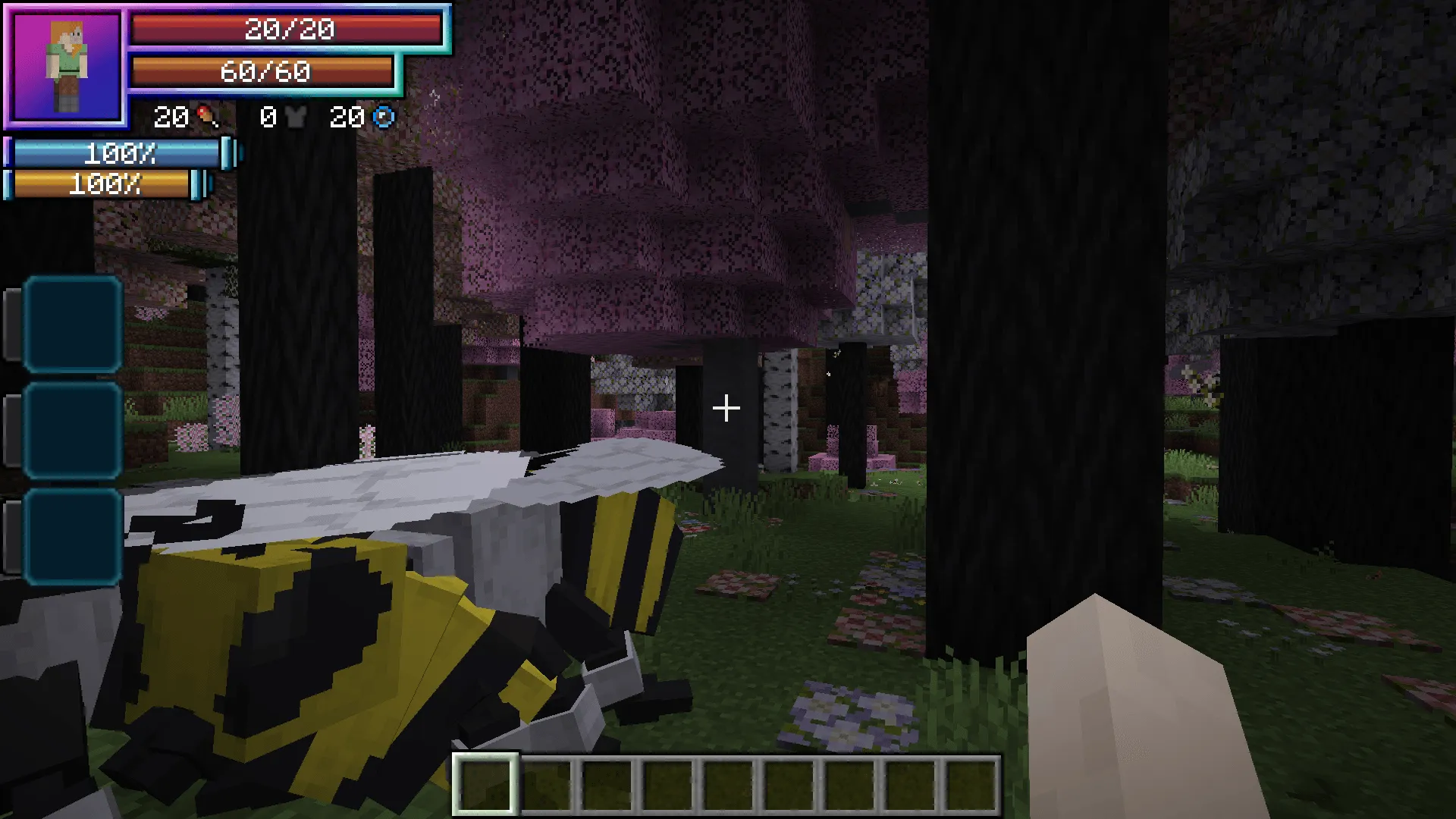The height and width of the screenshot is (819, 1456).
Task: Toggle the armor counter showing 0
Action: (x=267, y=117)
